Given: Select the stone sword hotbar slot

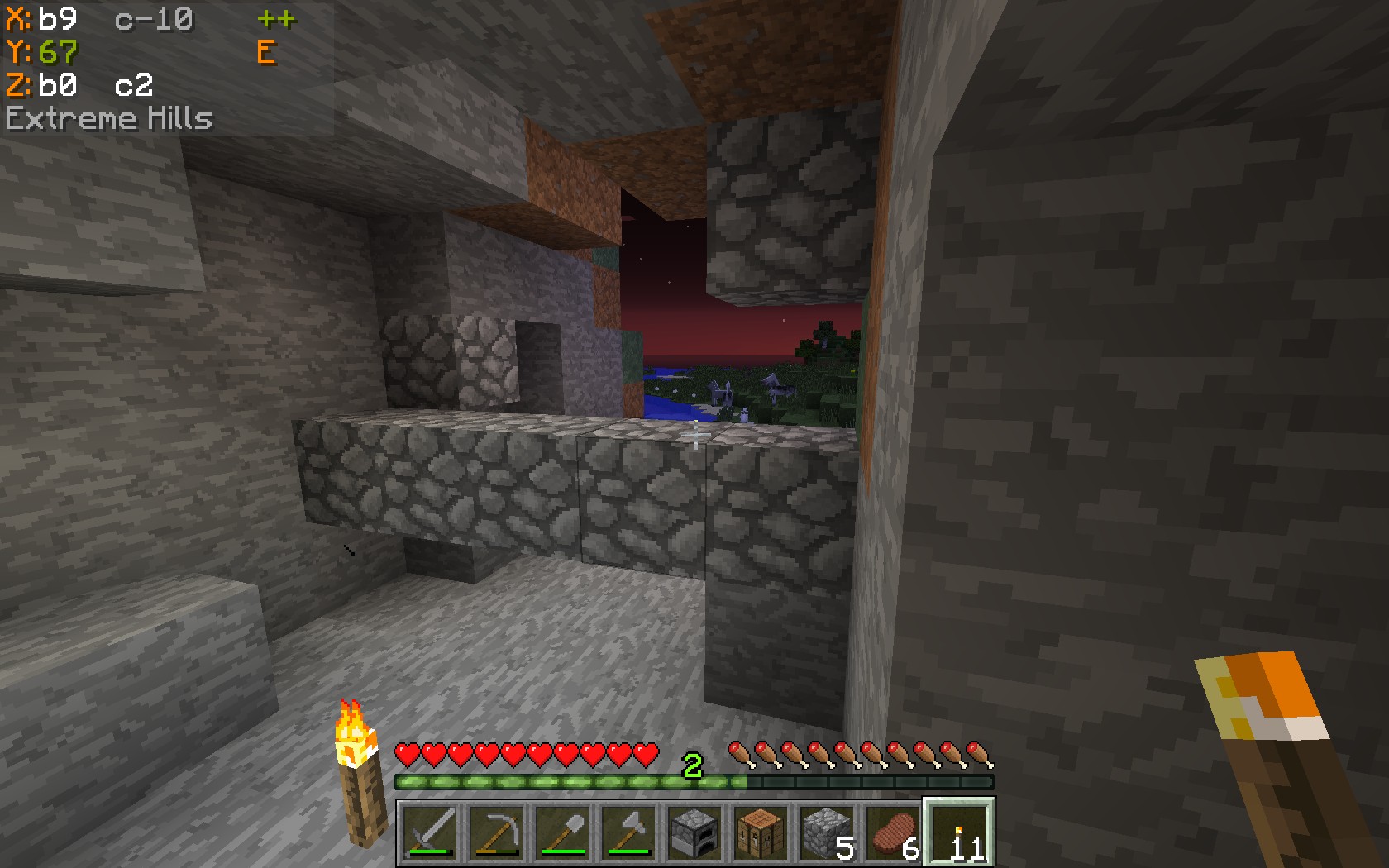Looking at the screenshot, I should (x=431, y=832).
